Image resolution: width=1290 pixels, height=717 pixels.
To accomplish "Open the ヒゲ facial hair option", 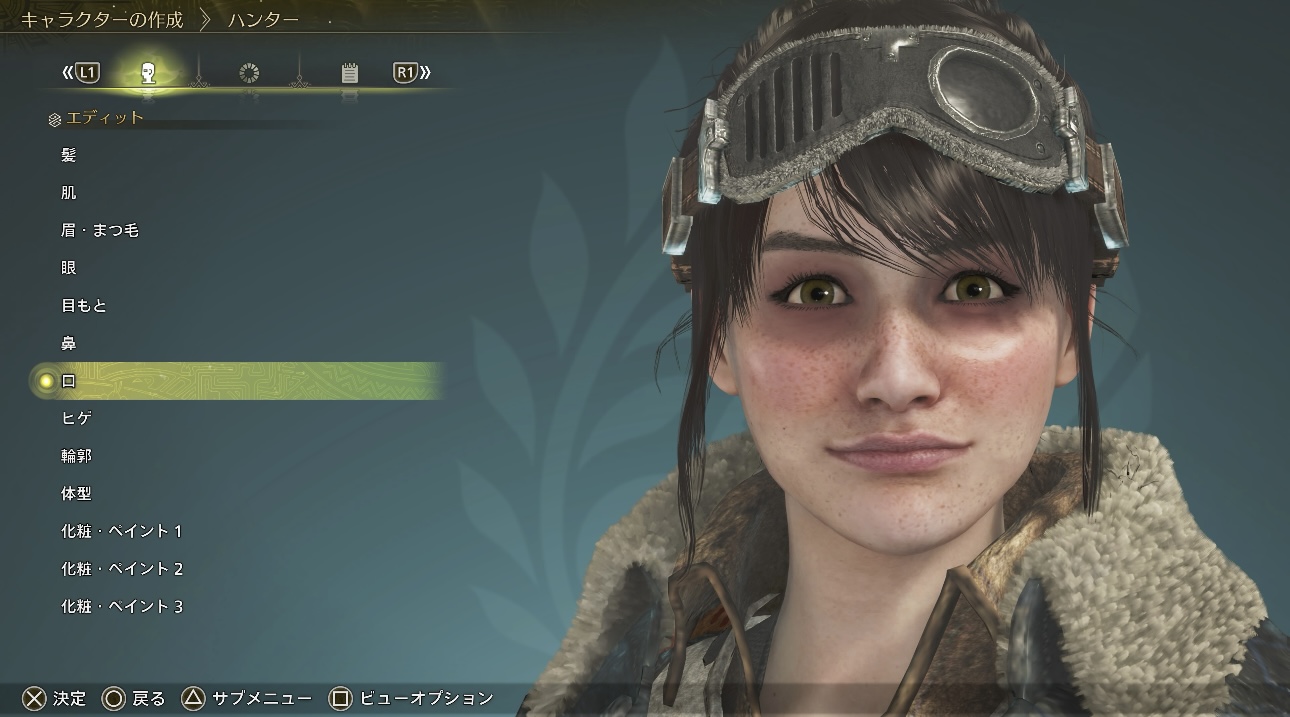I will tap(77, 418).
